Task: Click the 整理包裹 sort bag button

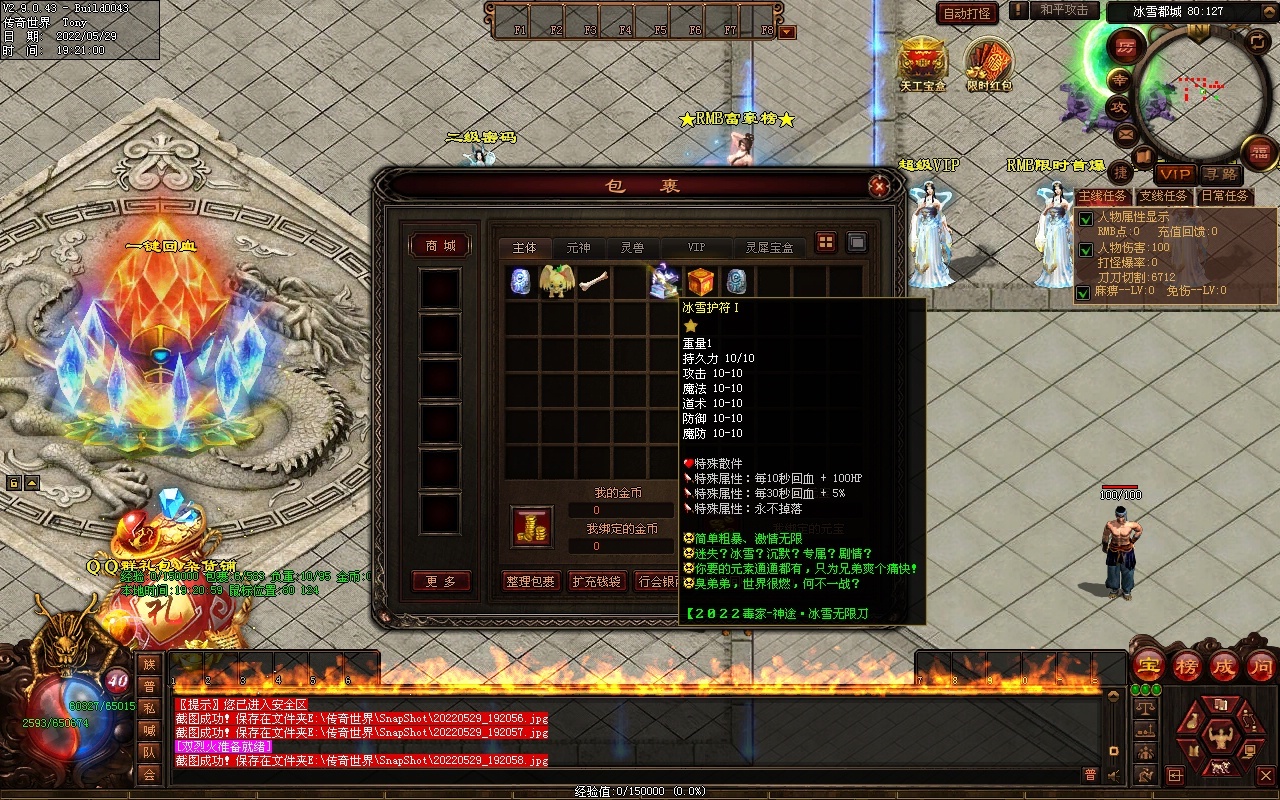Action: point(530,581)
